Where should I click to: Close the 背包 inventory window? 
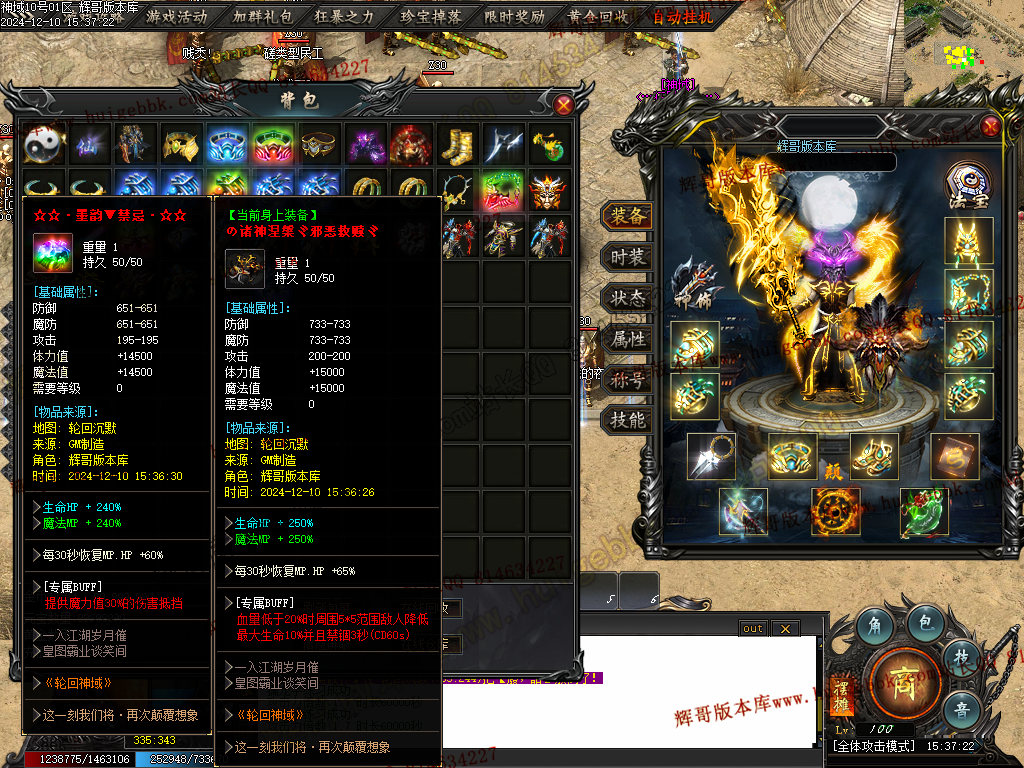(x=564, y=104)
